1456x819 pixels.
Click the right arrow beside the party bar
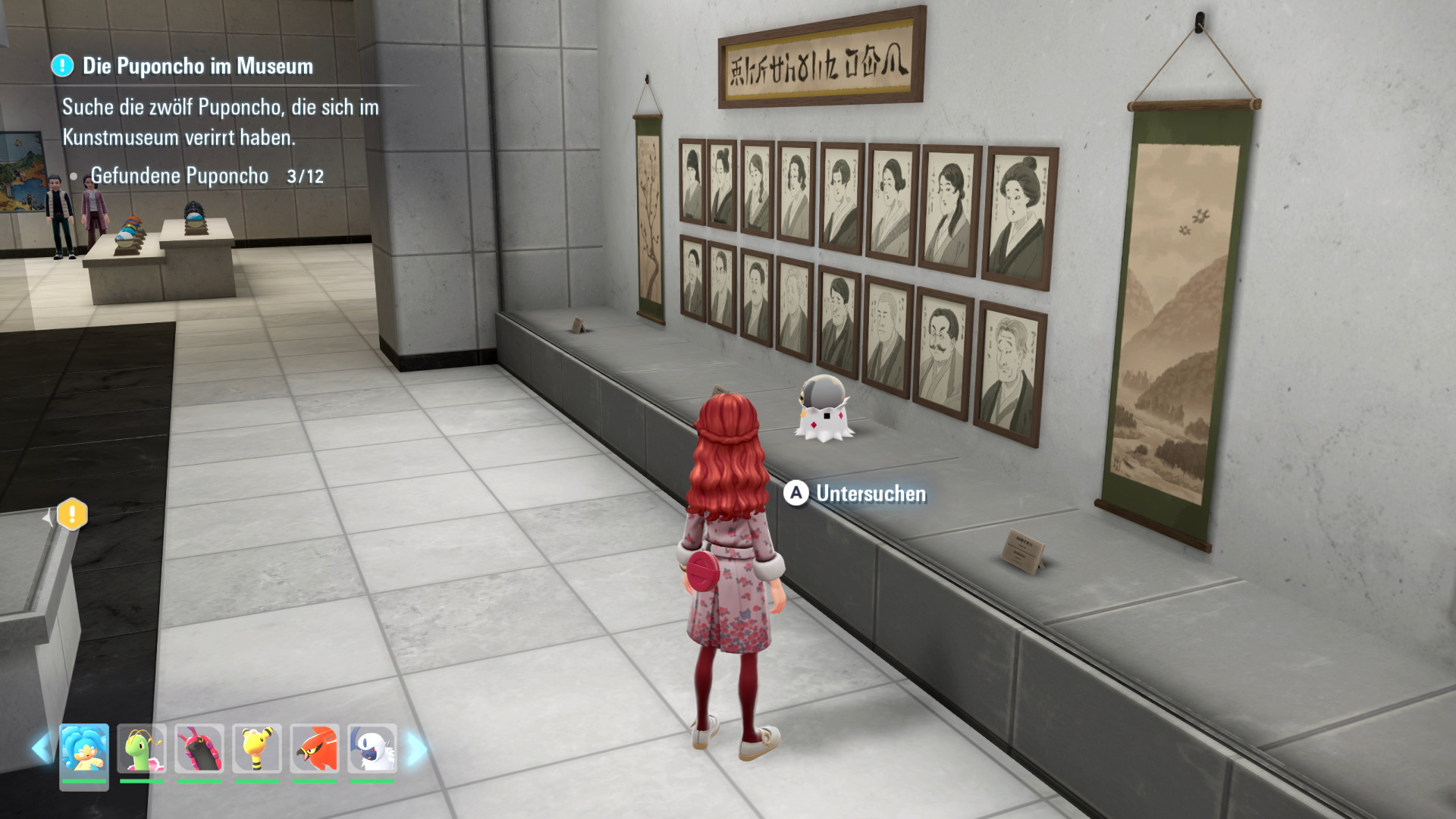tap(416, 749)
